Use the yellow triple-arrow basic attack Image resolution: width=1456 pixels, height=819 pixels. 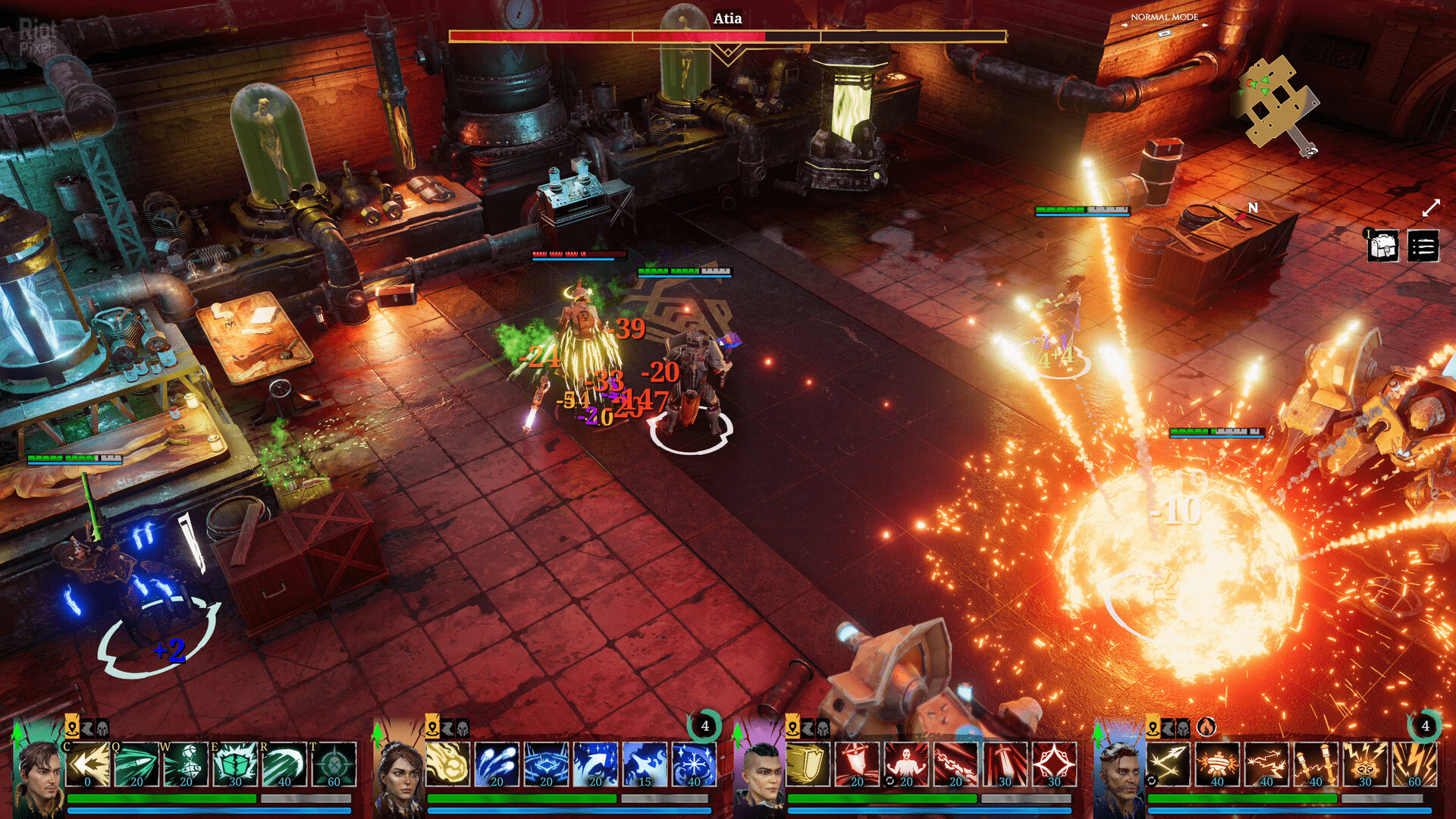(x=87, y=764)
